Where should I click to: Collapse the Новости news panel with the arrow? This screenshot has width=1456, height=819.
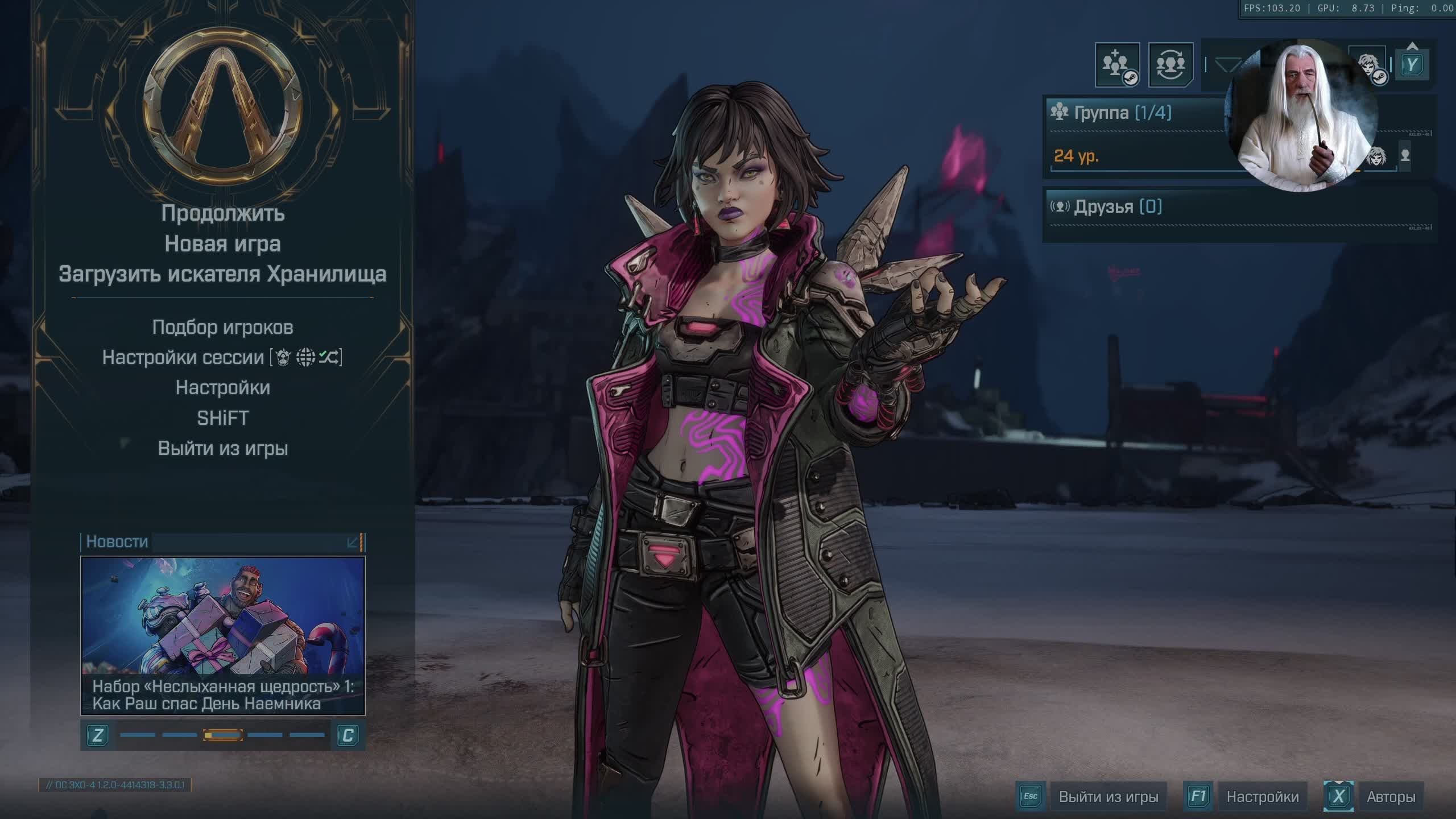353,542
